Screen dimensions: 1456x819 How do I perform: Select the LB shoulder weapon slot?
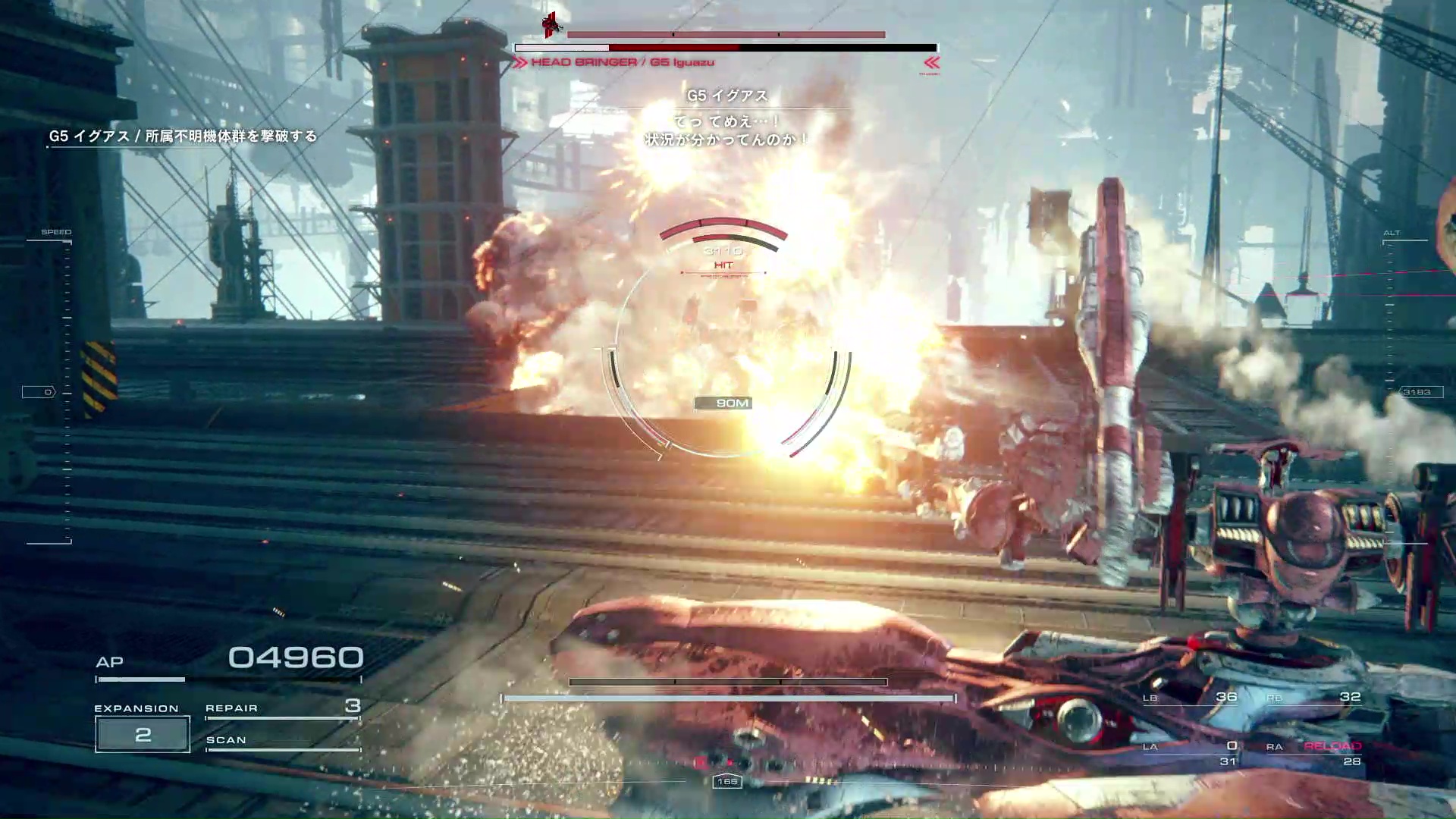click(x=1191, y=697)
